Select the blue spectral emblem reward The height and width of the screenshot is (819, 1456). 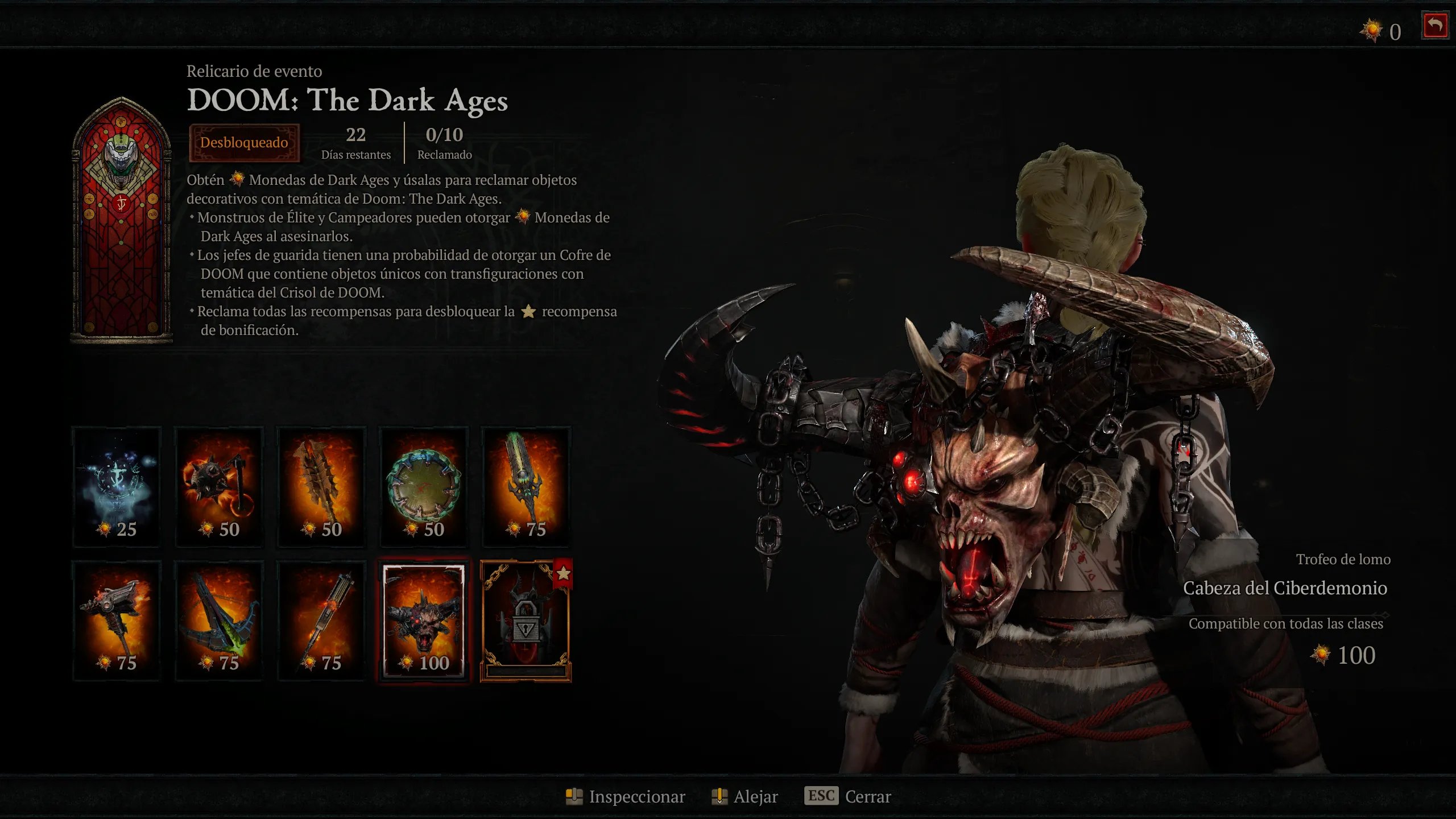[117, 486]
